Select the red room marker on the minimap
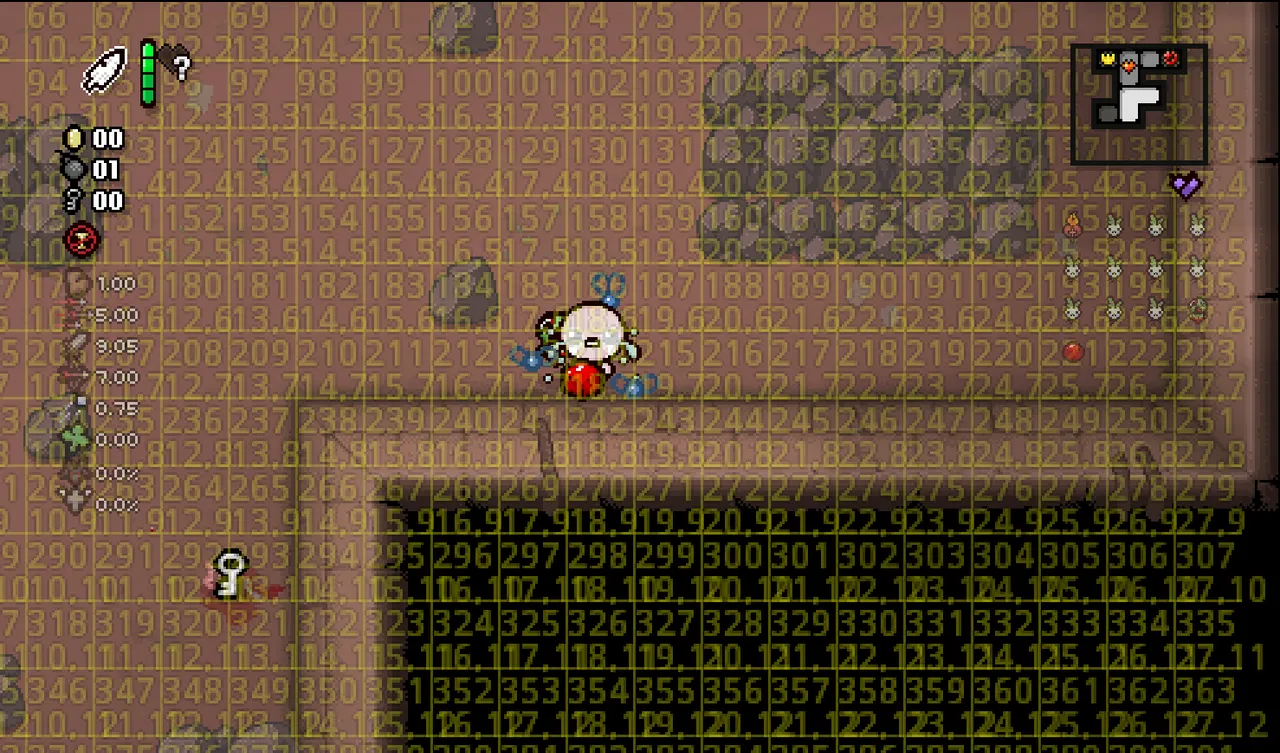 [x=1171, y=60]
